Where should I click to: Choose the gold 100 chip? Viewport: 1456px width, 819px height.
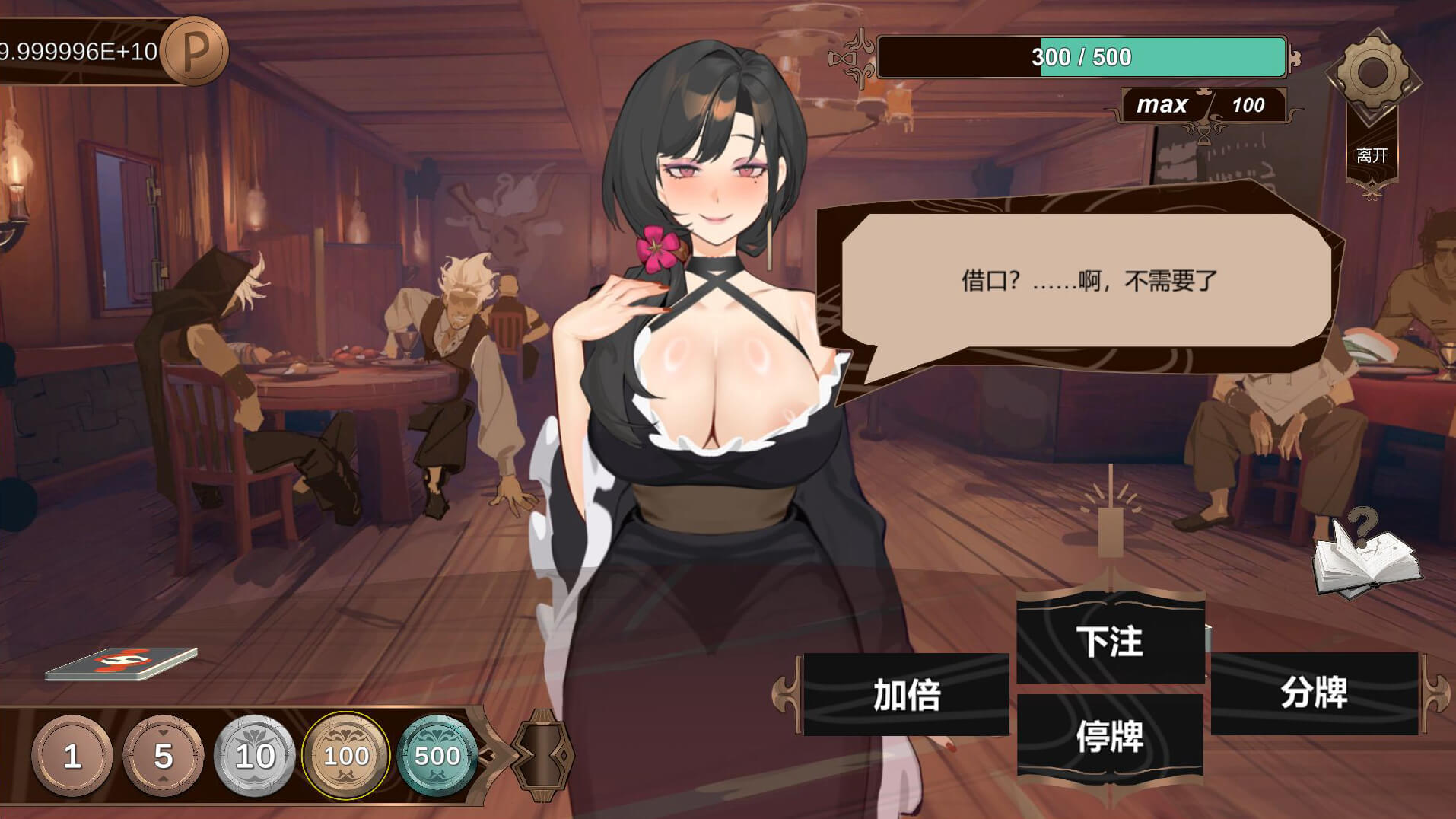(x=346, y=756)
